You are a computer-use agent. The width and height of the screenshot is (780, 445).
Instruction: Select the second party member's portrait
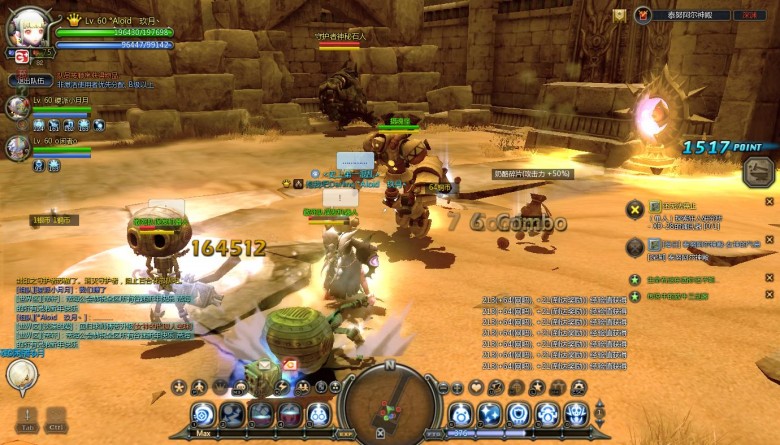pos(17,148)
